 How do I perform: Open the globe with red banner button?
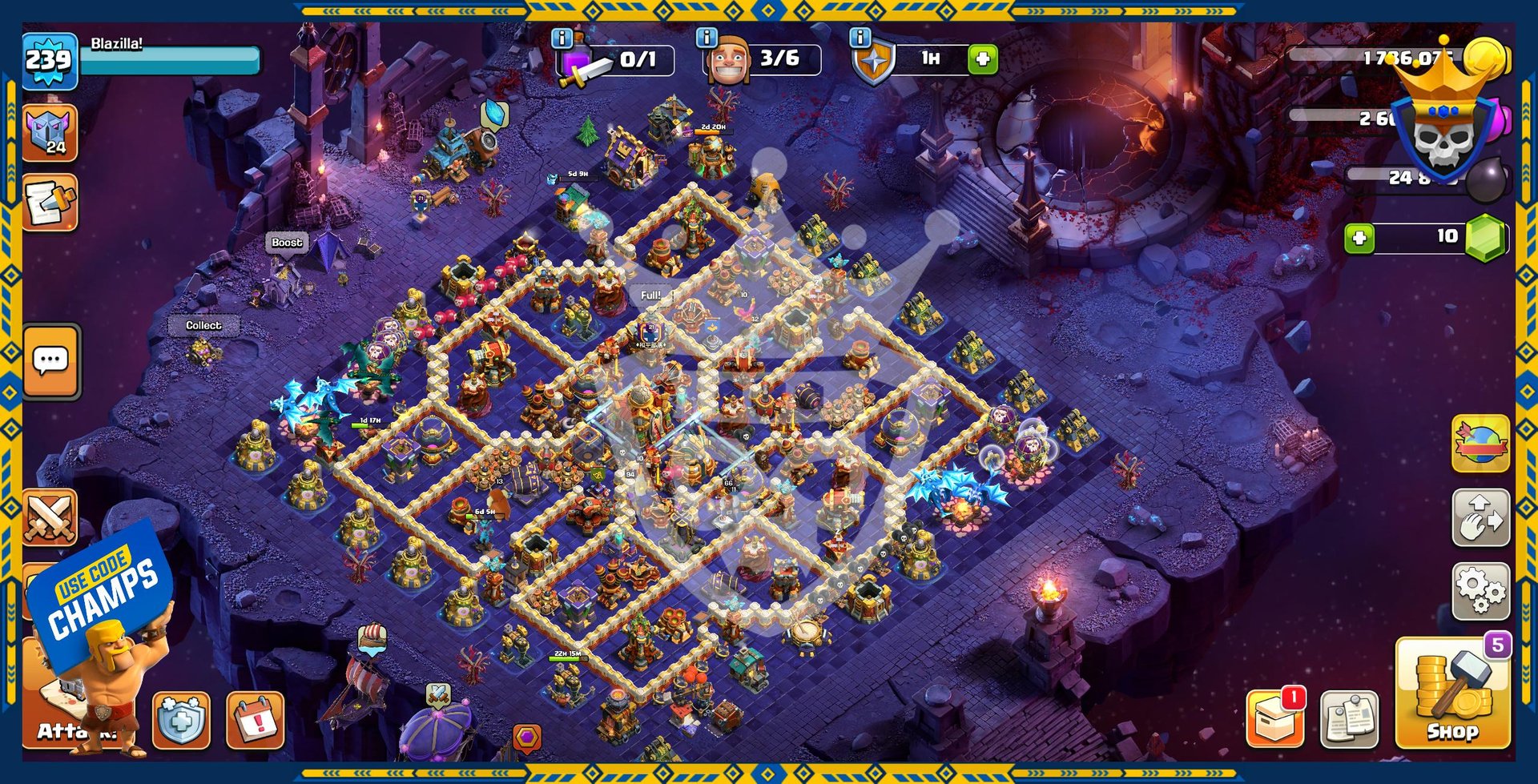pyautogui.click(x=1480, y=443)
